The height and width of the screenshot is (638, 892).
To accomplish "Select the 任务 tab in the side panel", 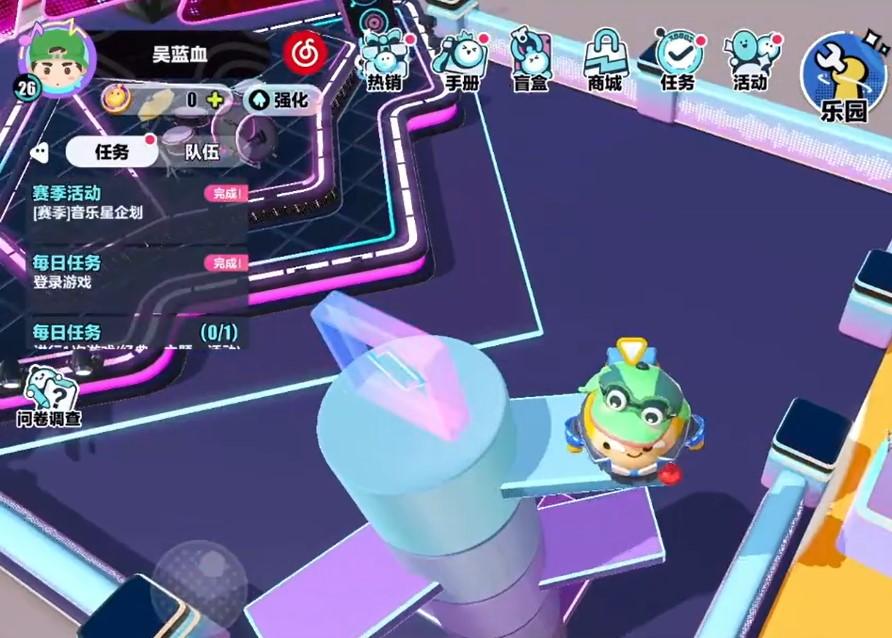I will coord(111,152).
